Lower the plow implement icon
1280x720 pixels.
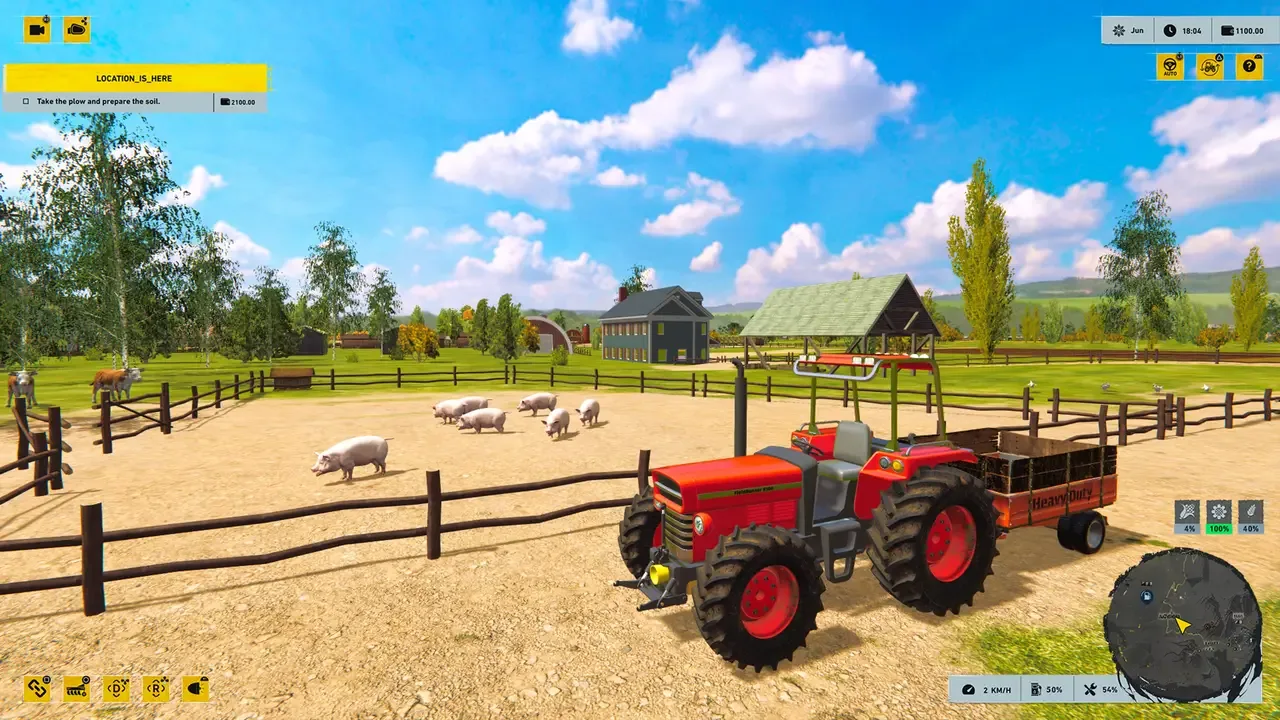click(75, 690)
